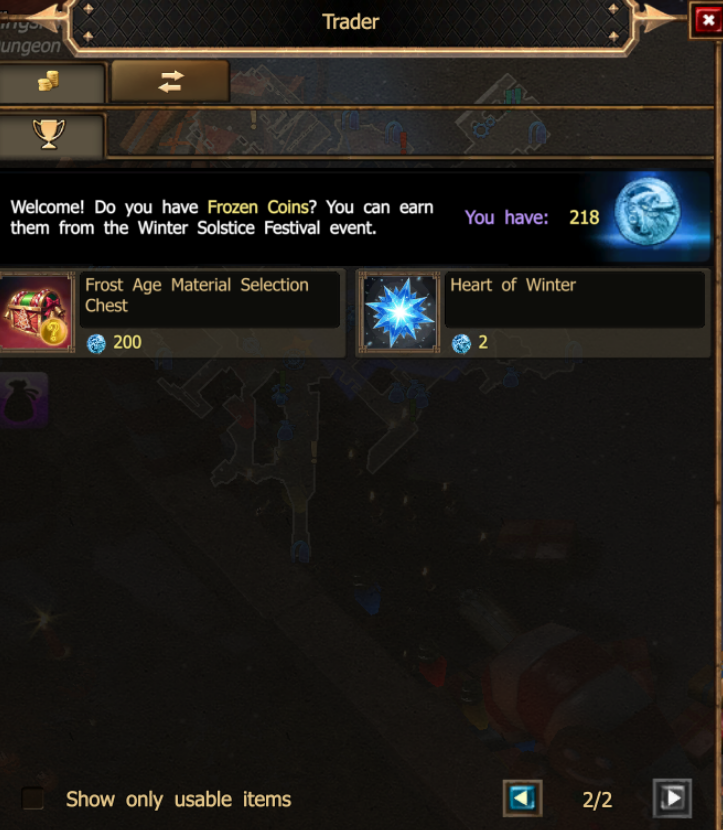Go to the next trader page
723x830 pixels.
coord(672,798)
